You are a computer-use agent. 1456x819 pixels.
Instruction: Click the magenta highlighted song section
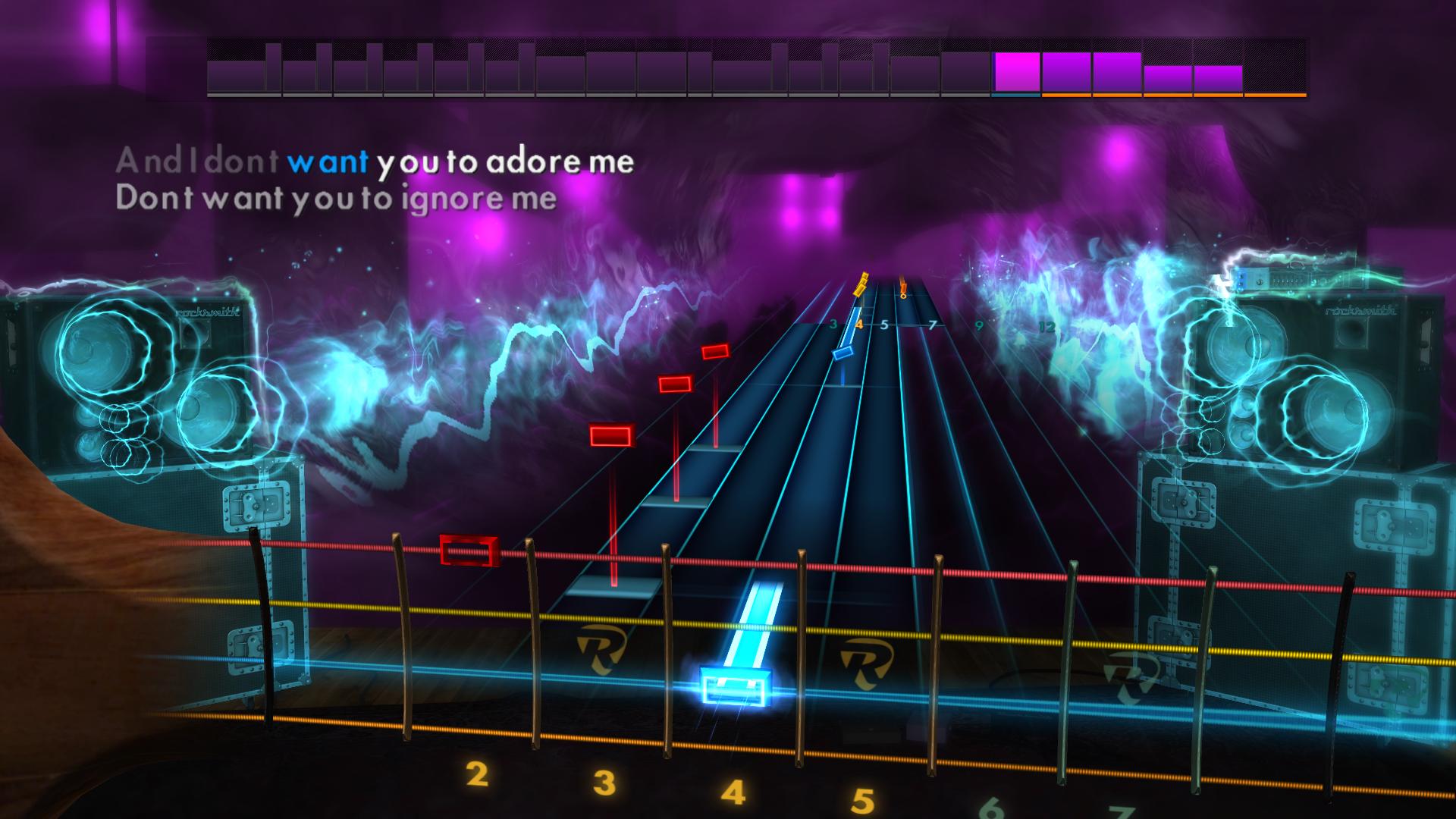(1016, 72)
